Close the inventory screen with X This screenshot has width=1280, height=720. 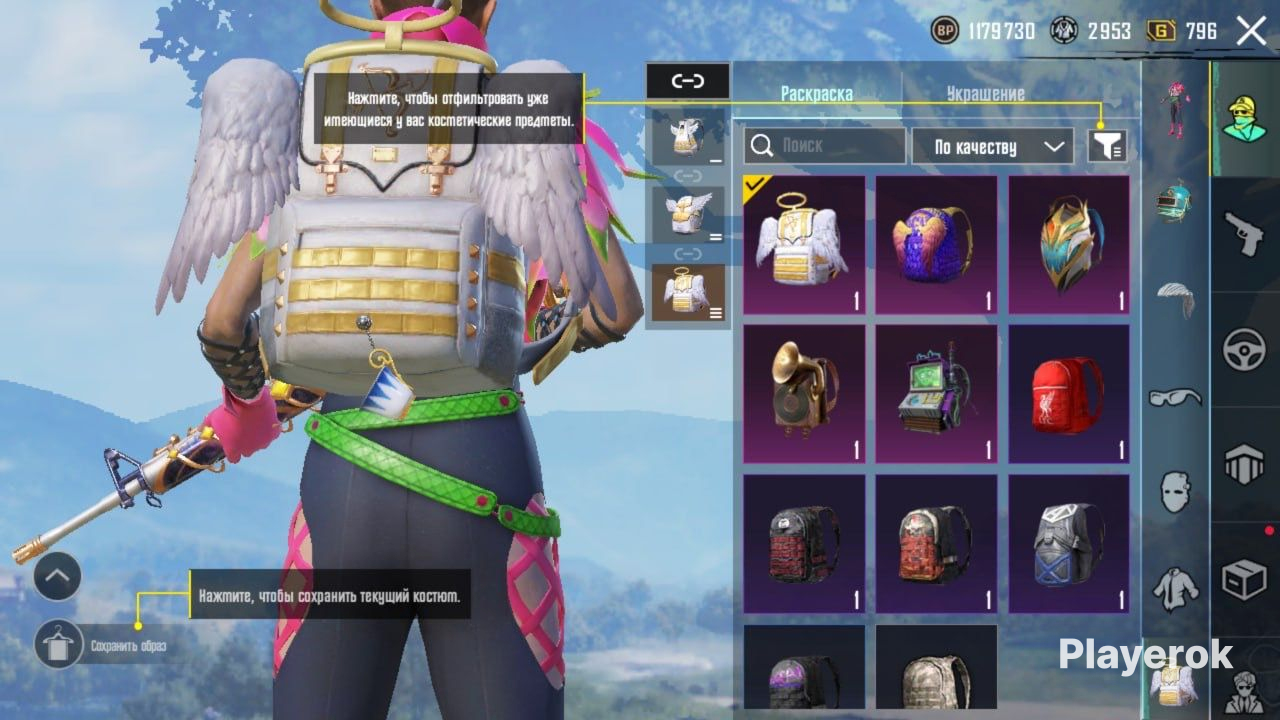click(x=1251, y=31)
